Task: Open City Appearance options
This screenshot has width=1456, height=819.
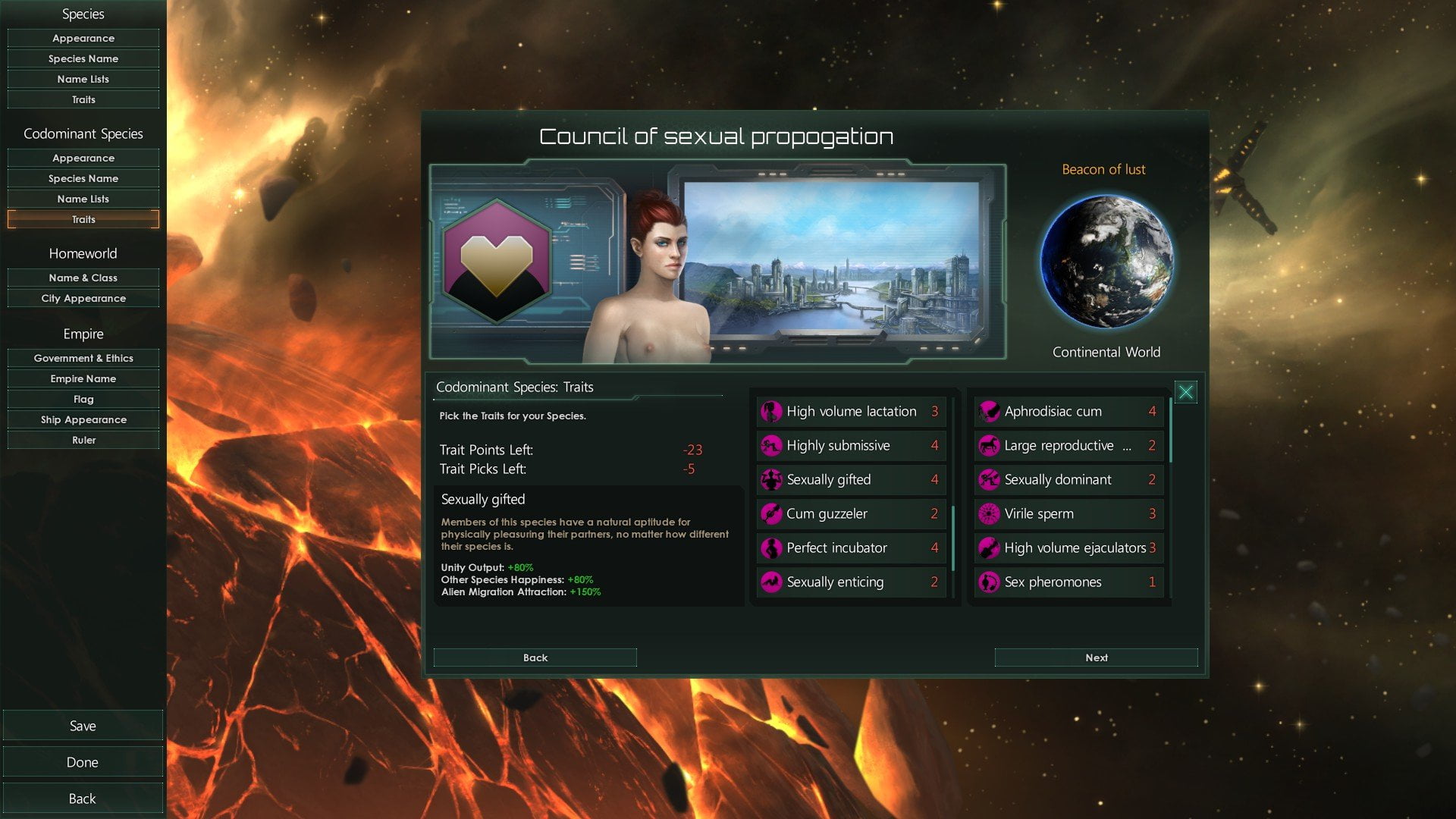Action: (x=83, y=298)
